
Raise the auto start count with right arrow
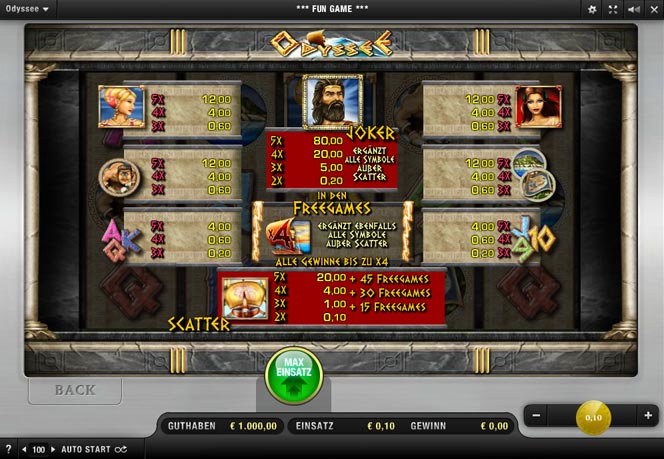click(x=54, y=450)
